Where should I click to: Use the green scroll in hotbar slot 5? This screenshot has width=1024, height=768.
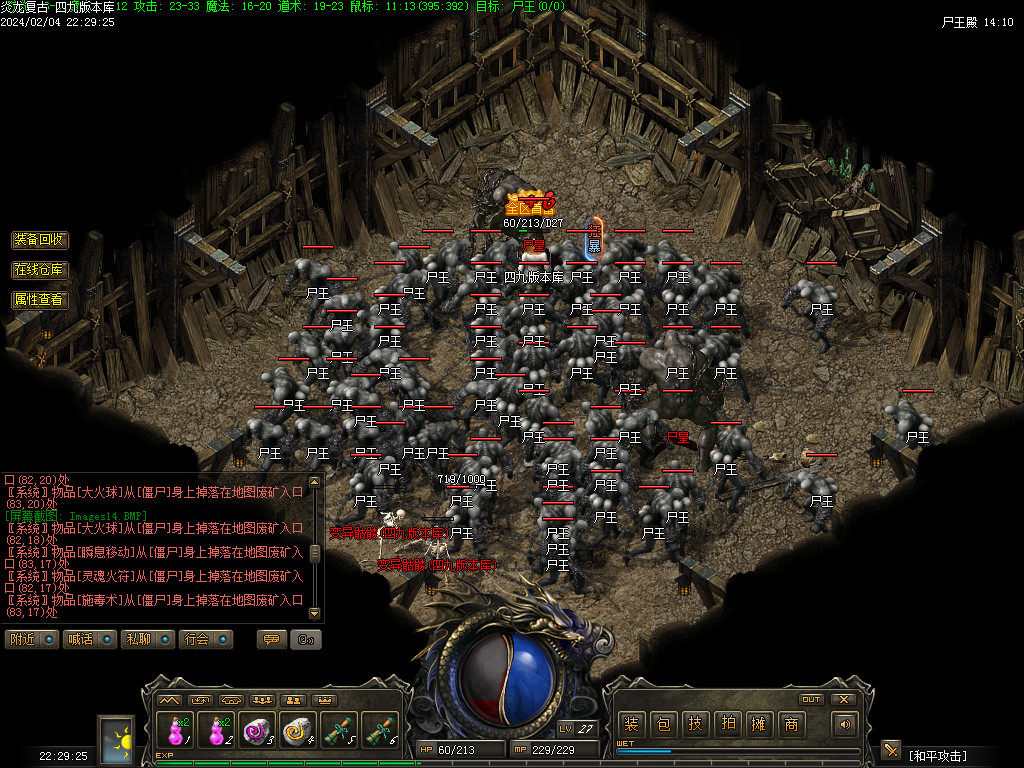[x=337, y=730]
